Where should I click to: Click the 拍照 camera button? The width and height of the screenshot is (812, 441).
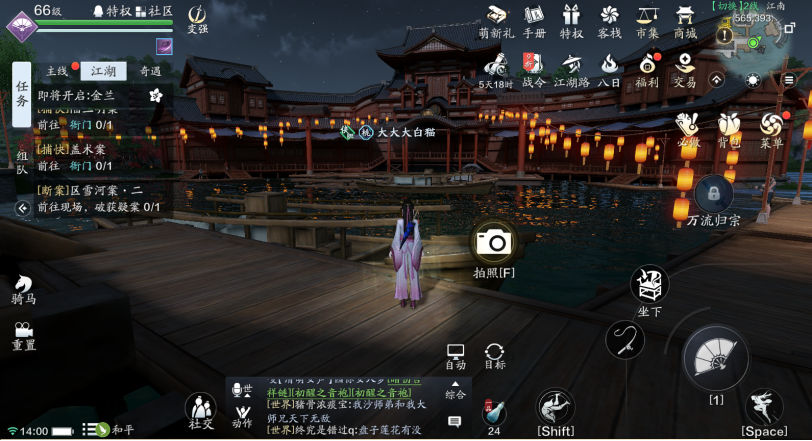click(493, 242)
